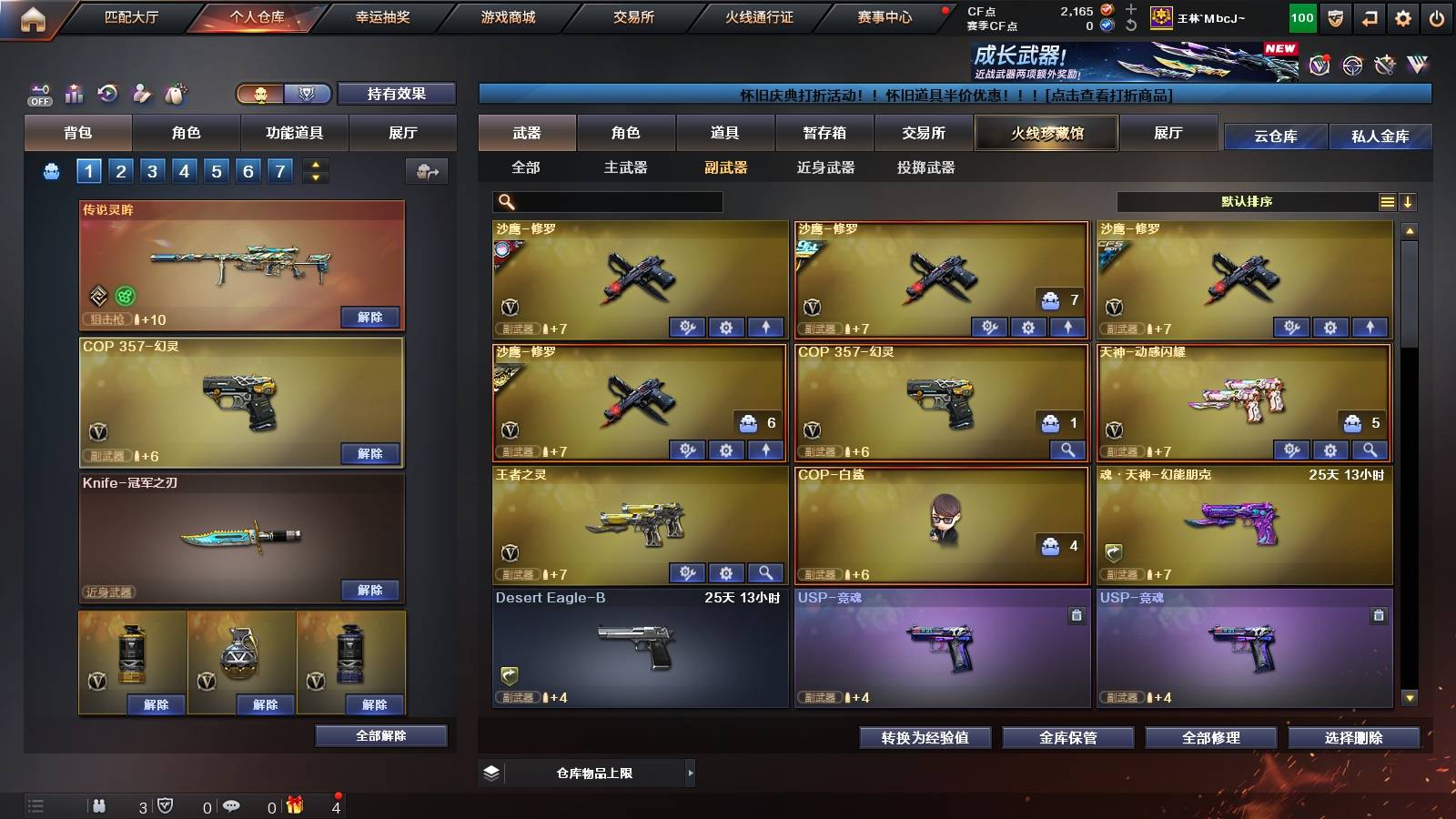Click the down arrow next to 默认排序
1456x819 pixels.
(x=1407, y=201)
